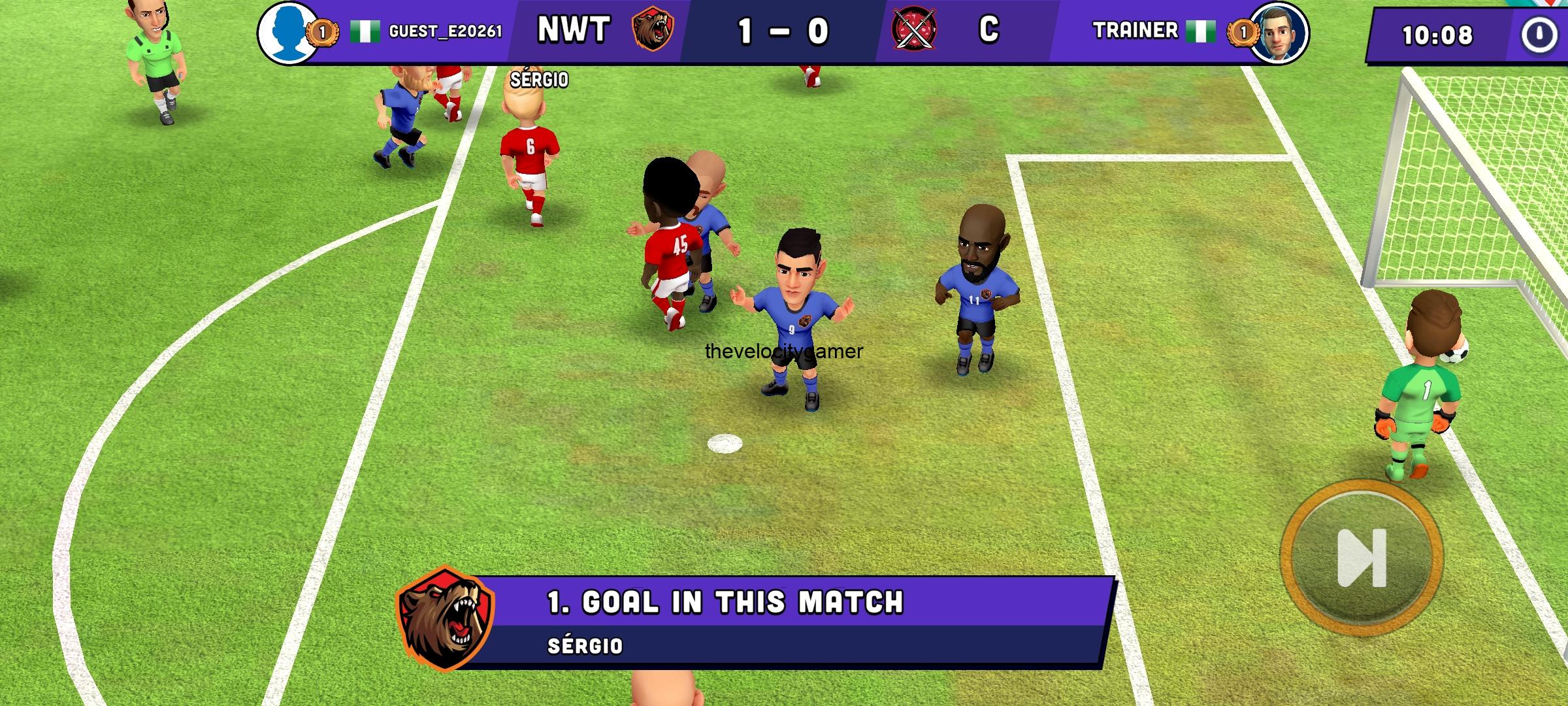Tap the 1 - 0 scoreboard

click(x=784, y=29)
